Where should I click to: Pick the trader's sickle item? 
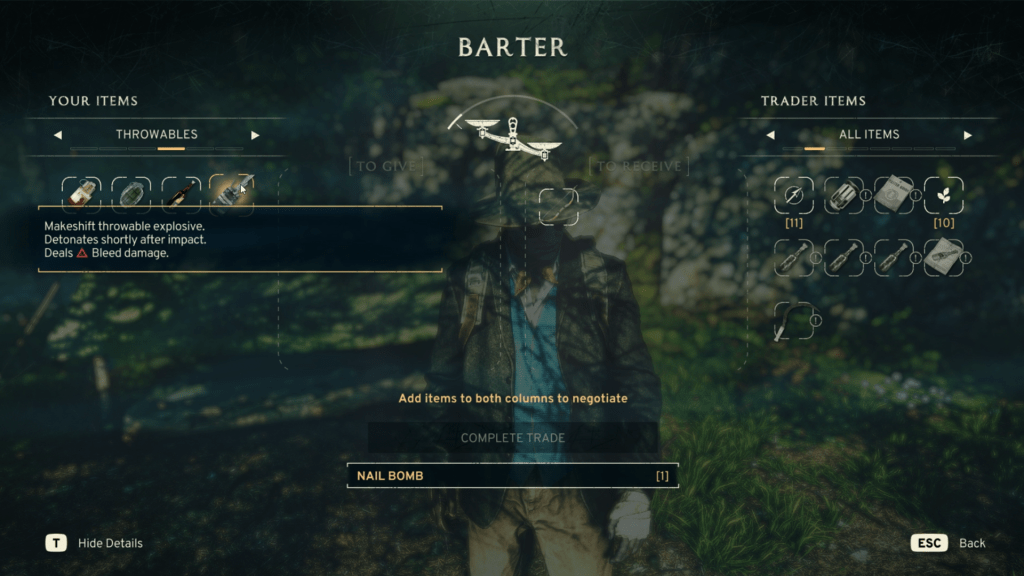tap(793, 322)
